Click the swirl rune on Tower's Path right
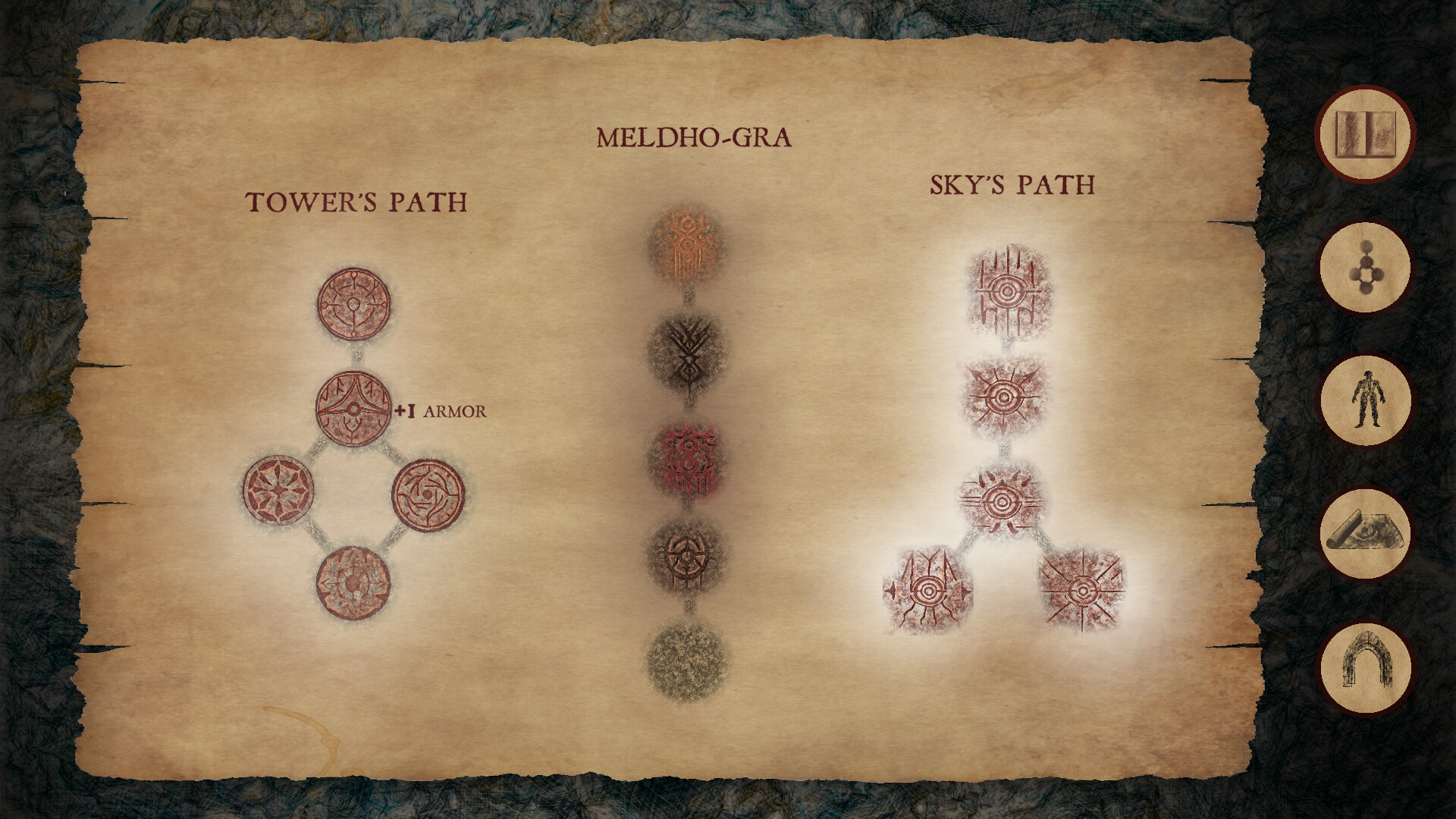Image resolution: width=1456 pixels, height=819 pixels. pyautogui.click(x=428, y=498)
